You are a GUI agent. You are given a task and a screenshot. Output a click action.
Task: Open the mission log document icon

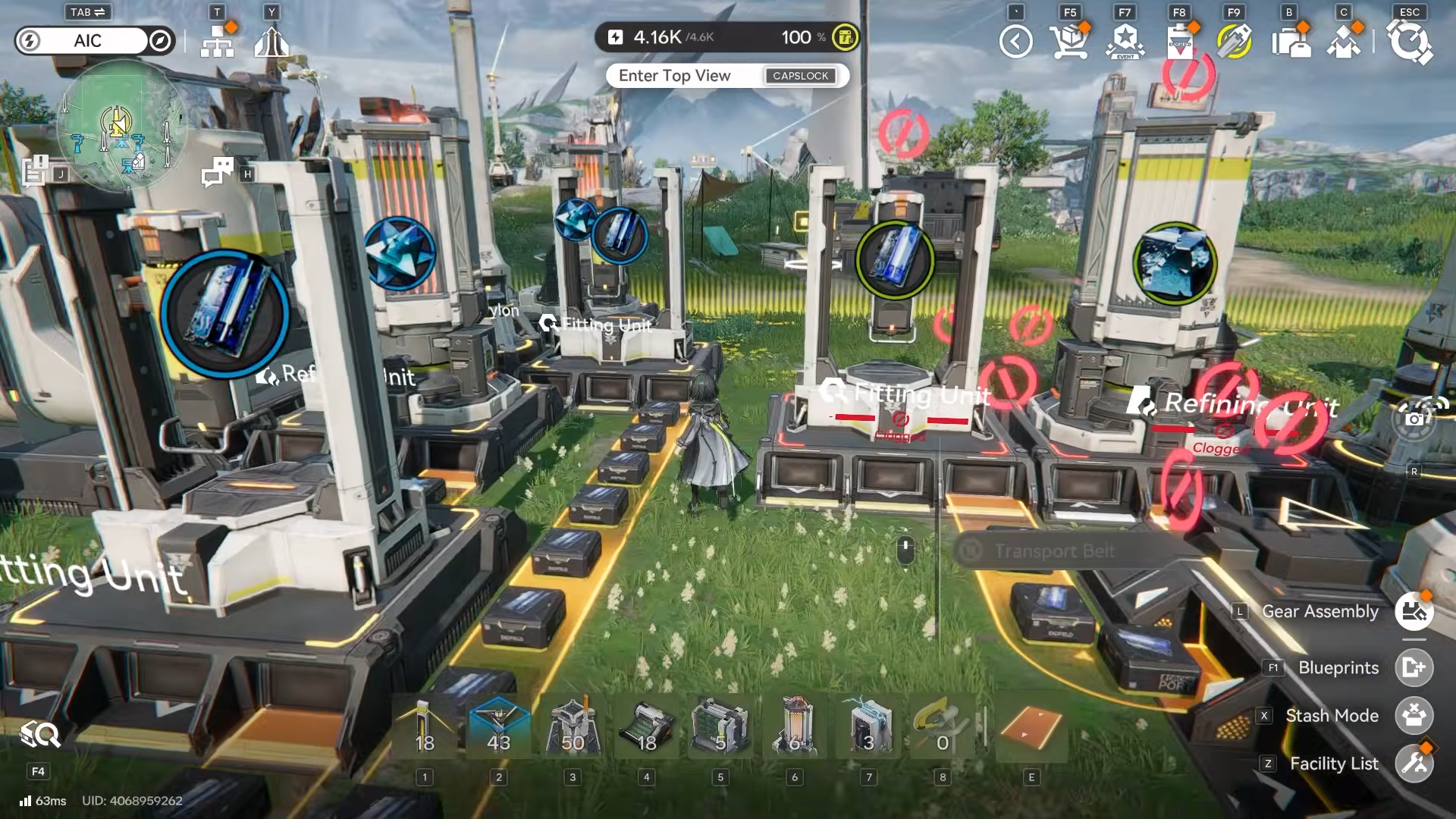(35, 171)
